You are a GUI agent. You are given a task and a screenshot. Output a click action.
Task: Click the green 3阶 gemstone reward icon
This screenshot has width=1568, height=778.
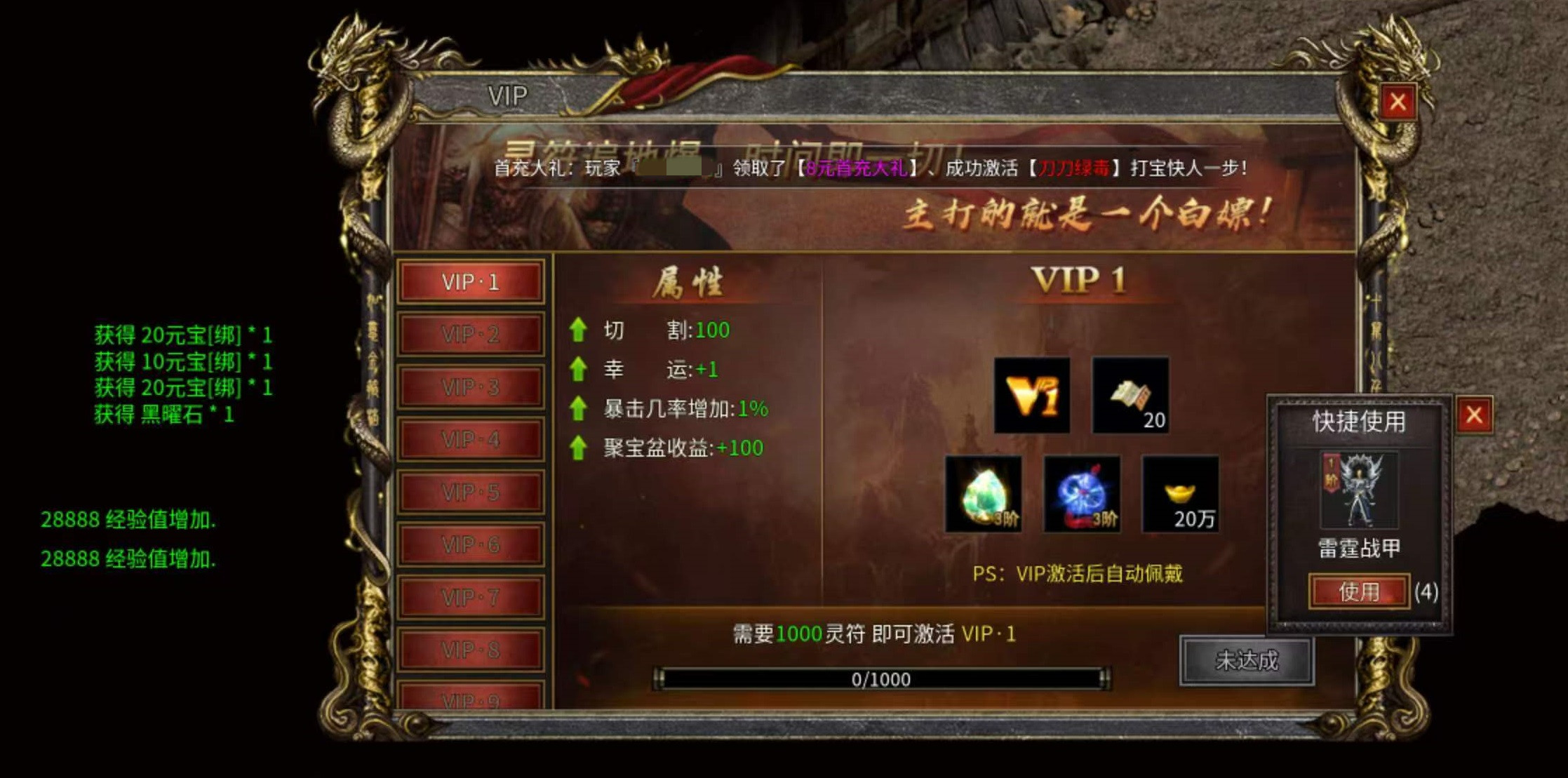tap(982, 495)
